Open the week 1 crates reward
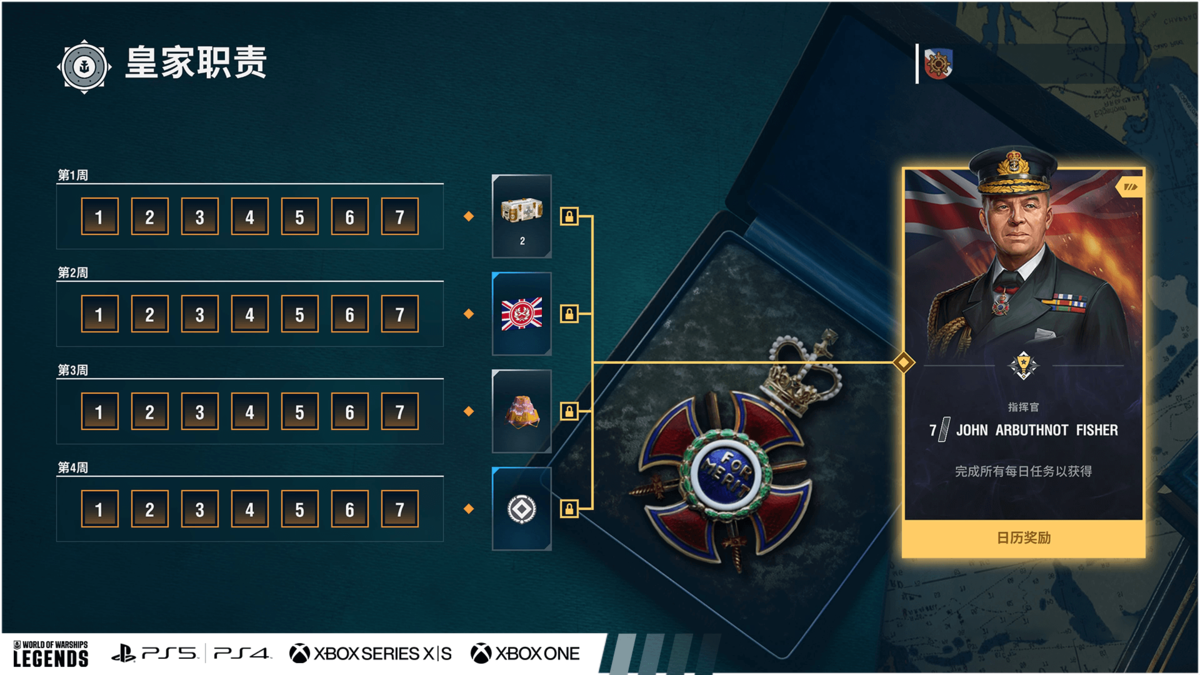The image size is (1200, 675). (522, 215)
